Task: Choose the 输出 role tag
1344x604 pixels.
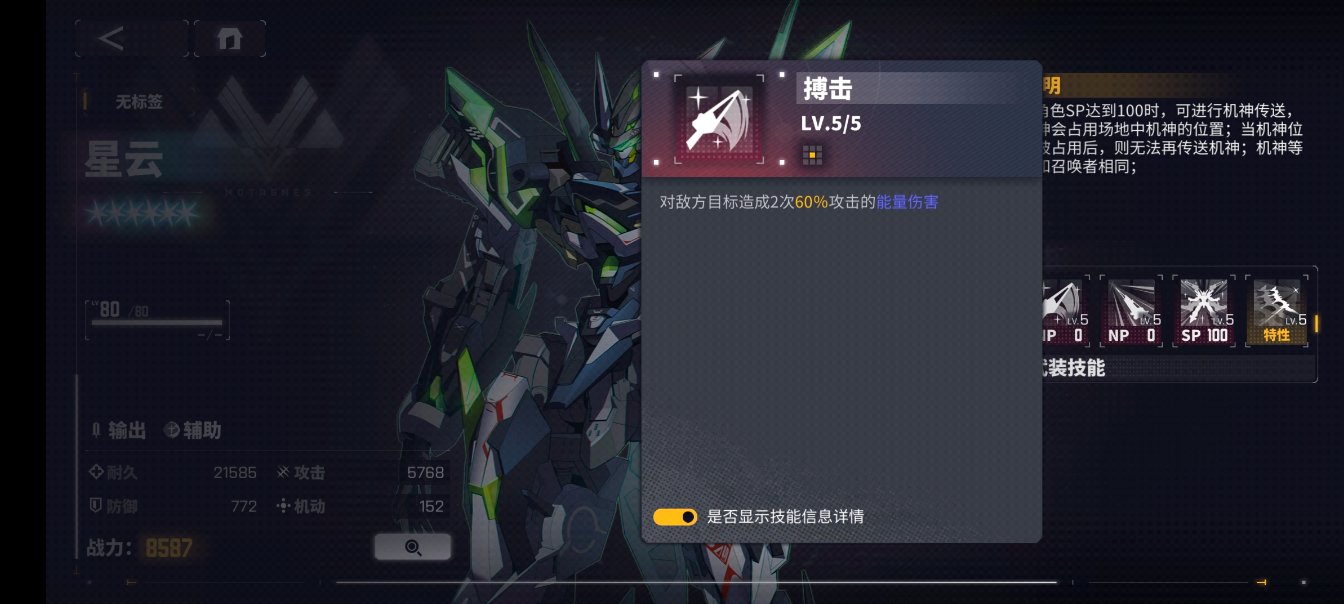Action: (x=118, y=430)
